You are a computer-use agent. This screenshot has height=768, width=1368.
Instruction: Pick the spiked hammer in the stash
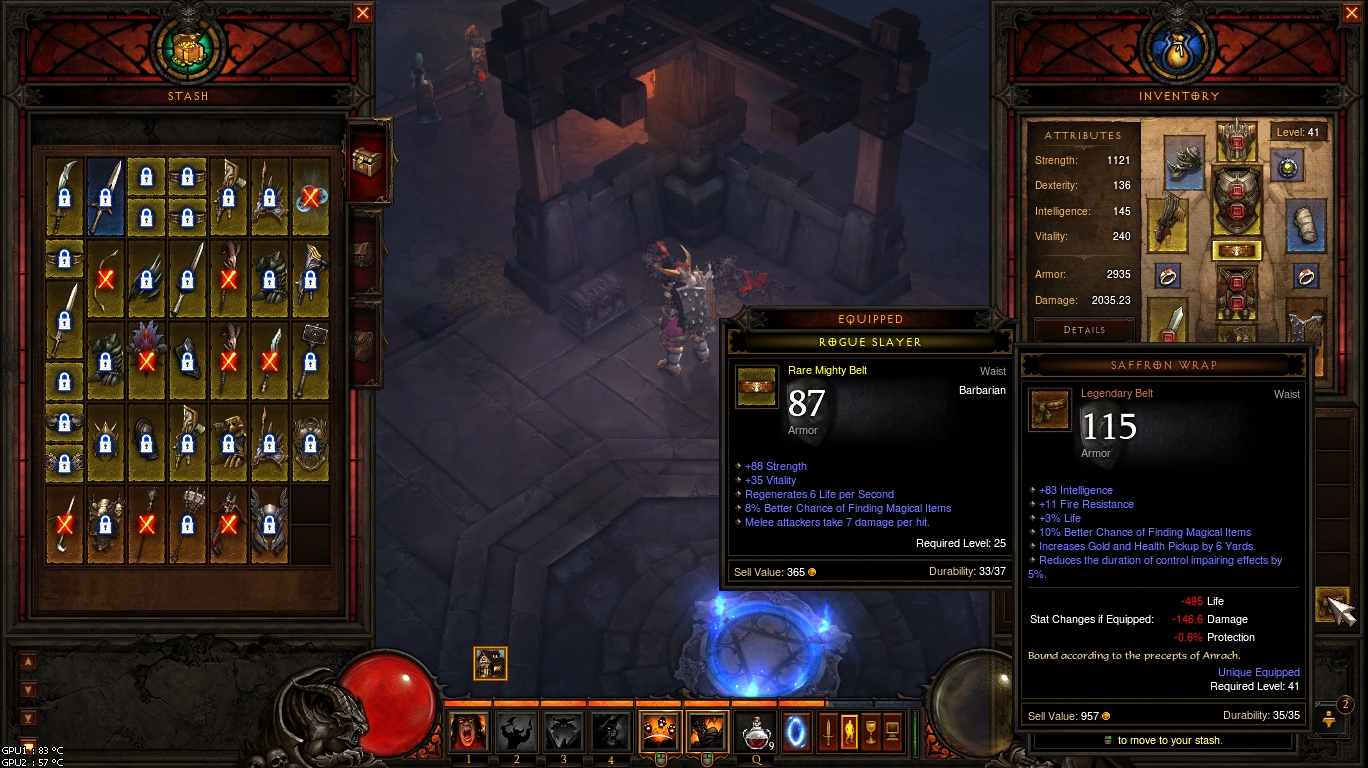[x=310, y=358]
